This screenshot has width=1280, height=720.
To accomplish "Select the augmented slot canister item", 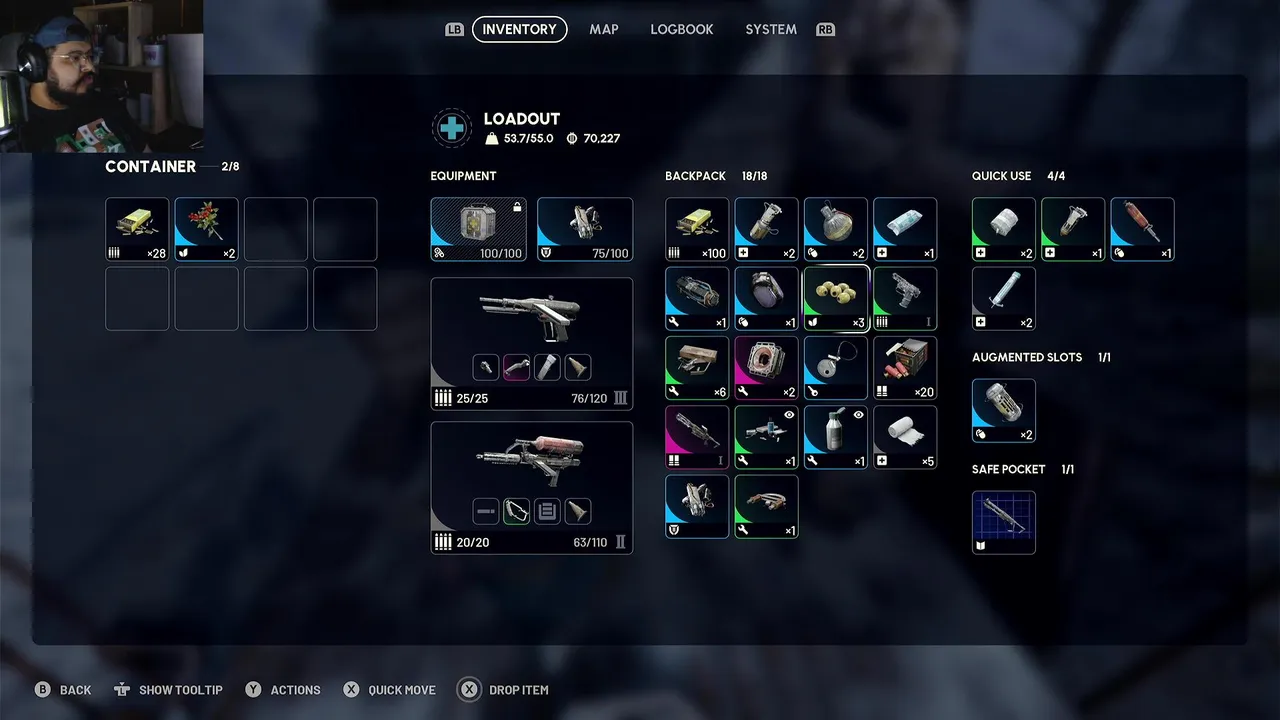I will pyautogui.click(x=1003, y=410).
